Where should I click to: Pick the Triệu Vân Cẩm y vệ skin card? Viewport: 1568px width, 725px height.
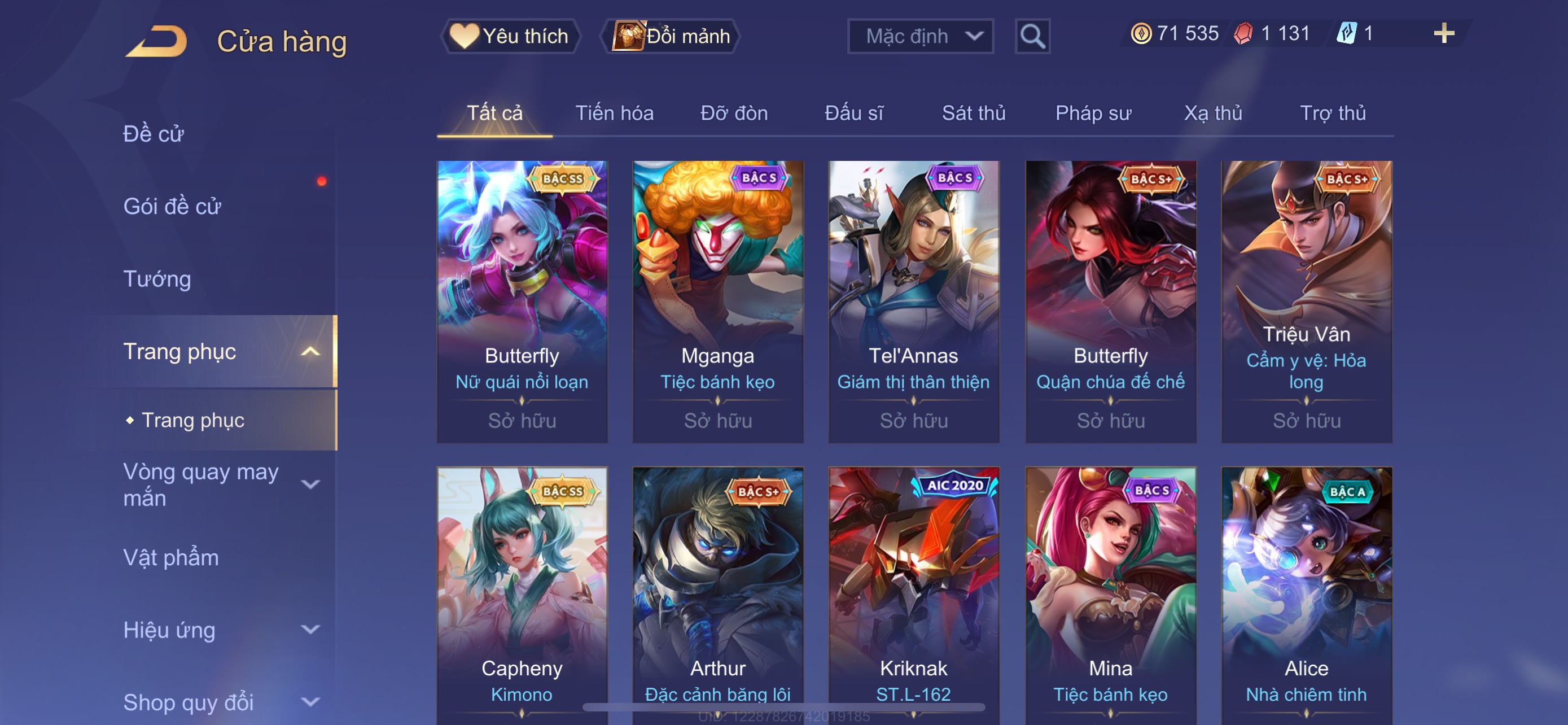[x=1306, y=302]
